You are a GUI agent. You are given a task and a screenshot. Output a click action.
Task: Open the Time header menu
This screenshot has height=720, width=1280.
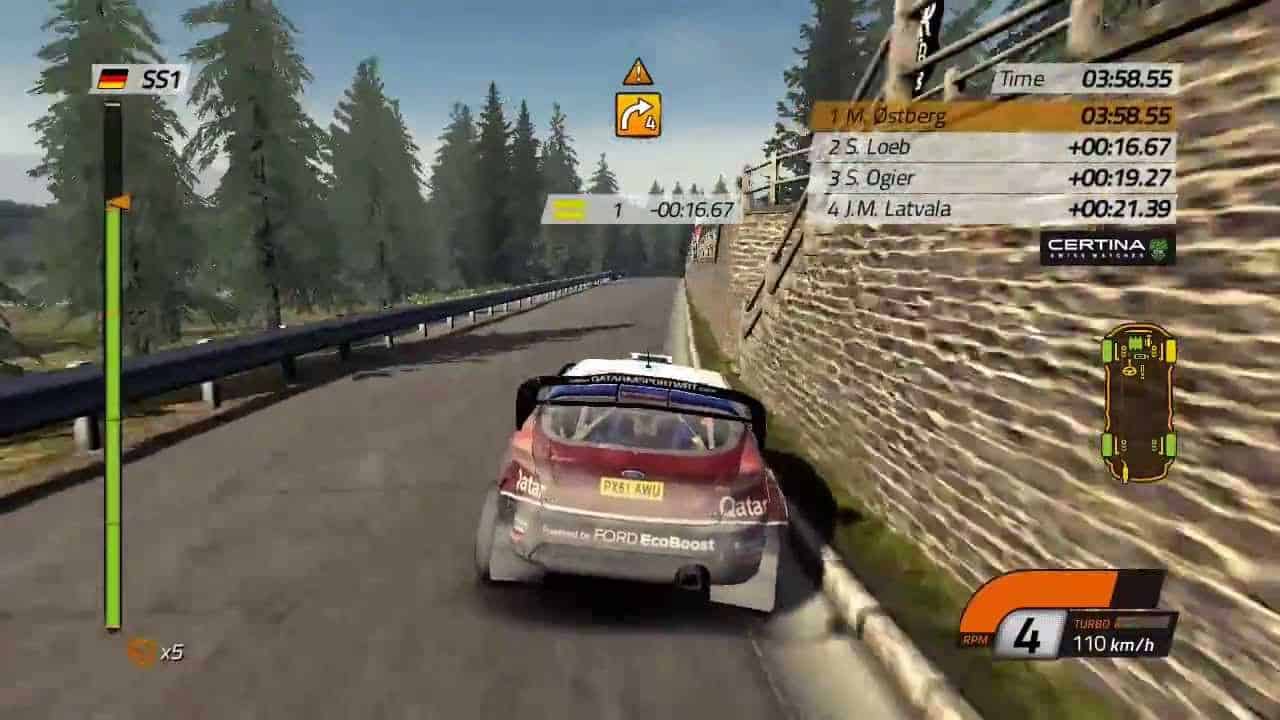pos(1022,79)
